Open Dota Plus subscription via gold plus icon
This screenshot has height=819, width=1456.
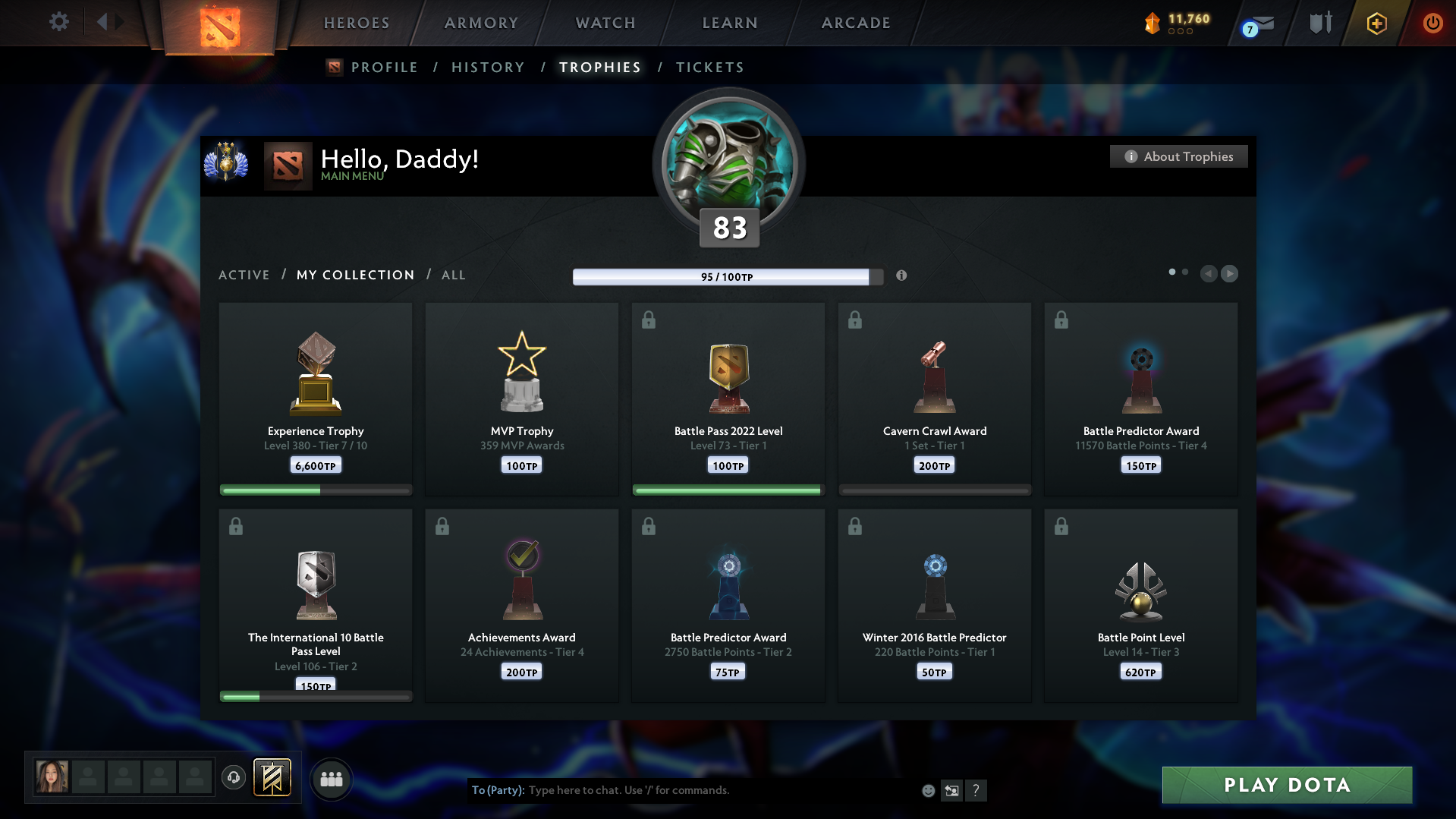tap(1376, 23)
